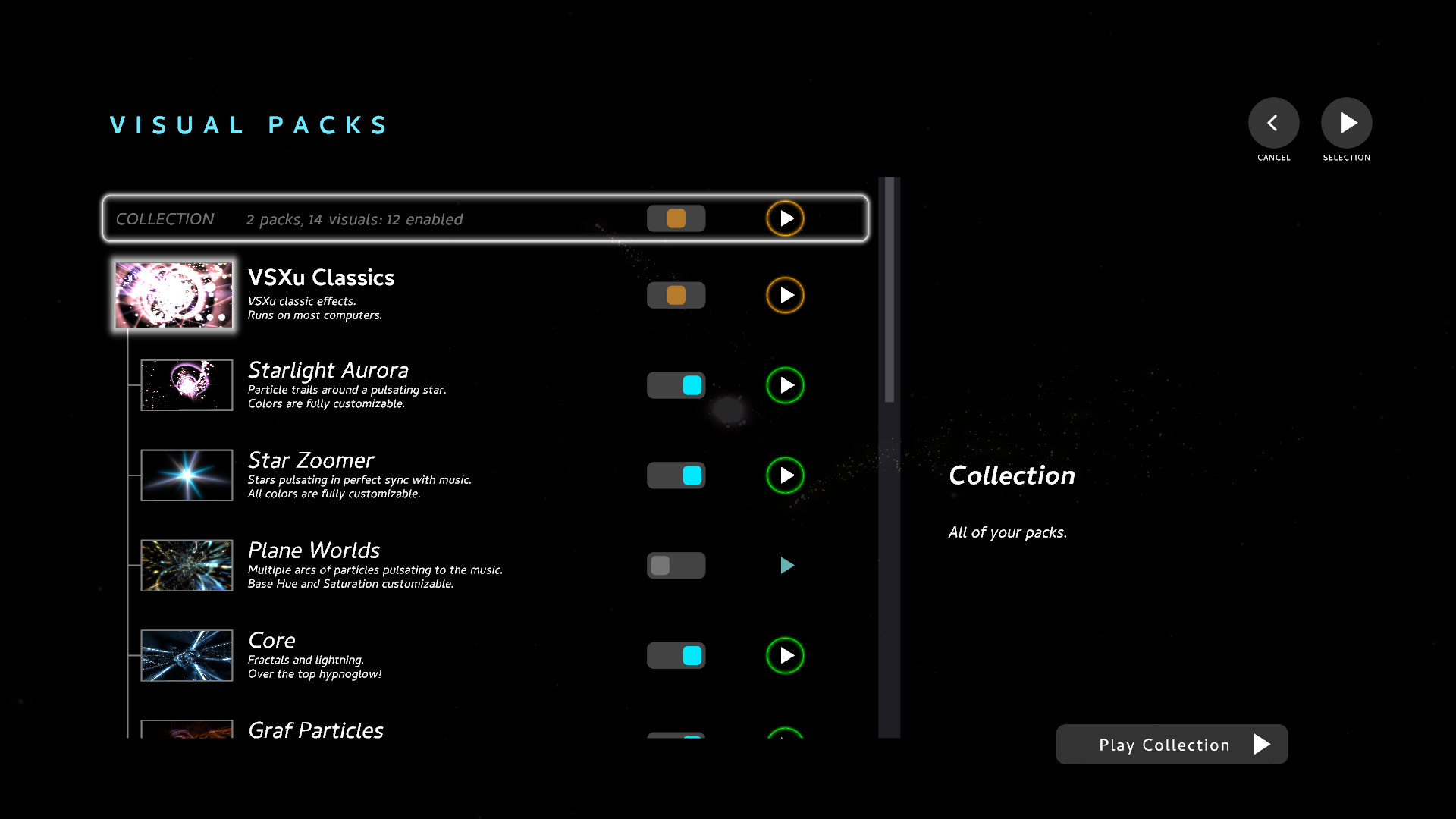Play the VSXu Classics pack preview
This screenshot has height=819, width=1456.
point(786,295)
